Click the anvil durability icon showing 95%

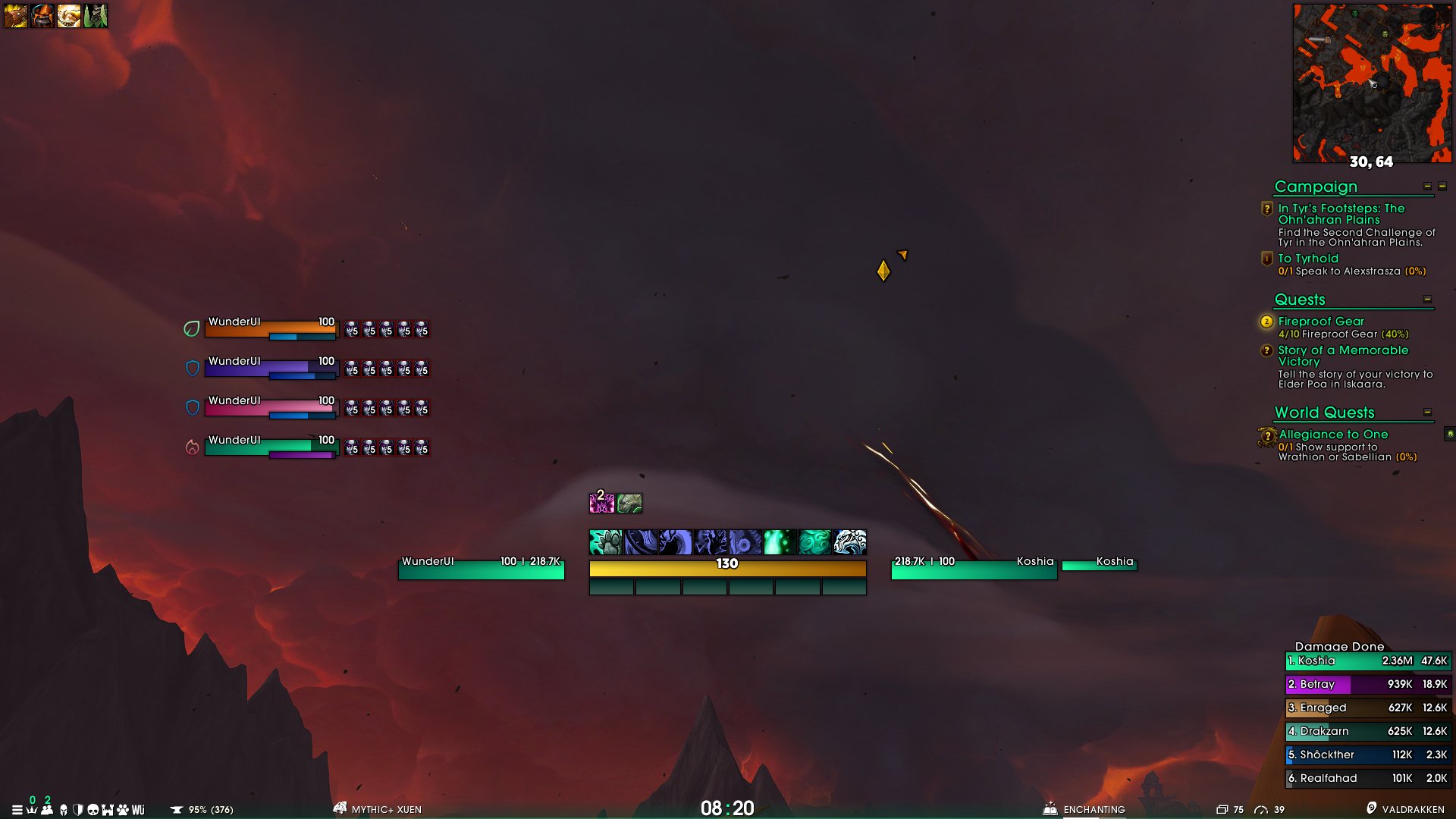pyautogui.click(x=177, y=809)
